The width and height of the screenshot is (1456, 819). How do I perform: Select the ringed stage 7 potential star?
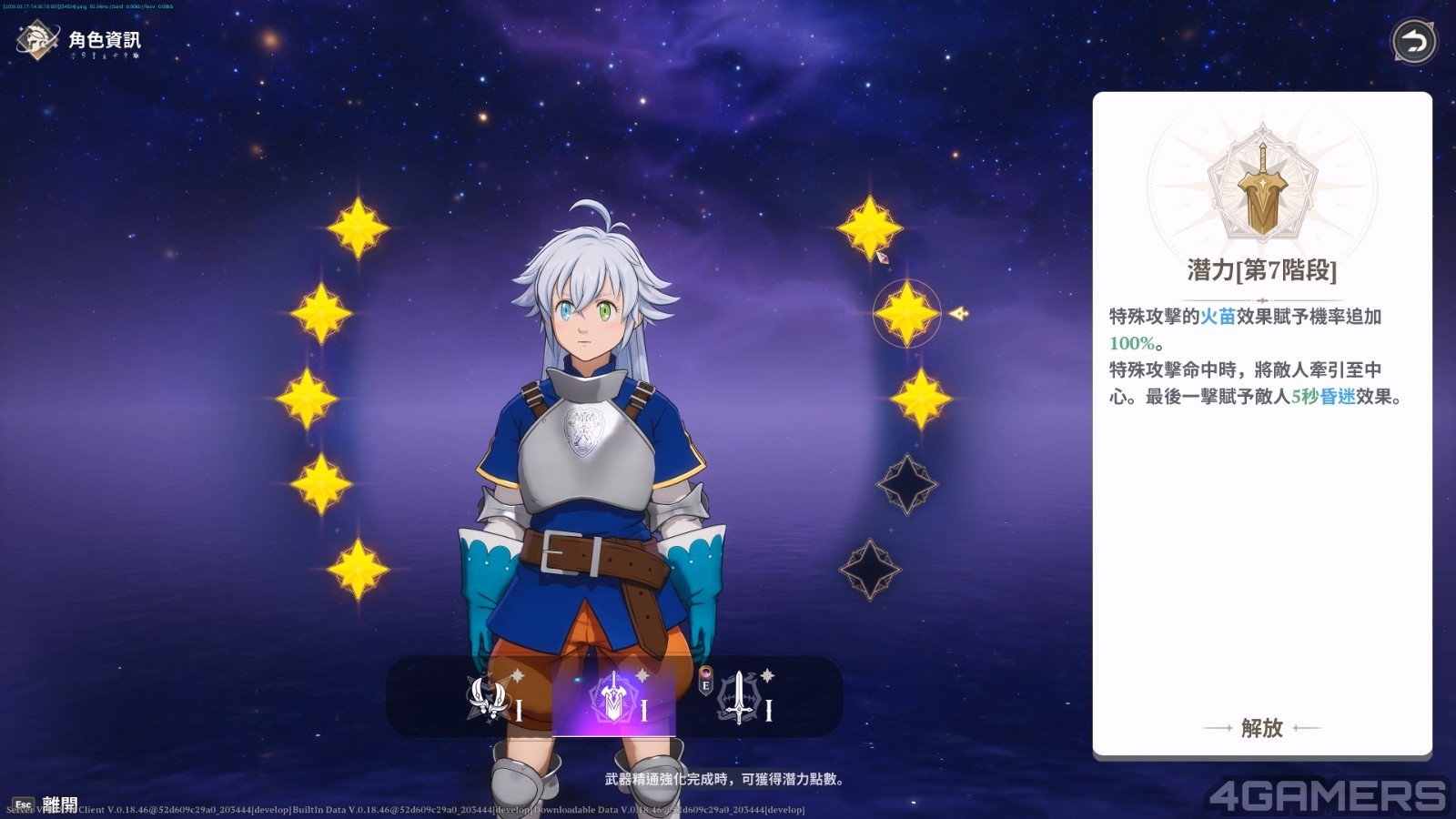[x=906, y=313]
